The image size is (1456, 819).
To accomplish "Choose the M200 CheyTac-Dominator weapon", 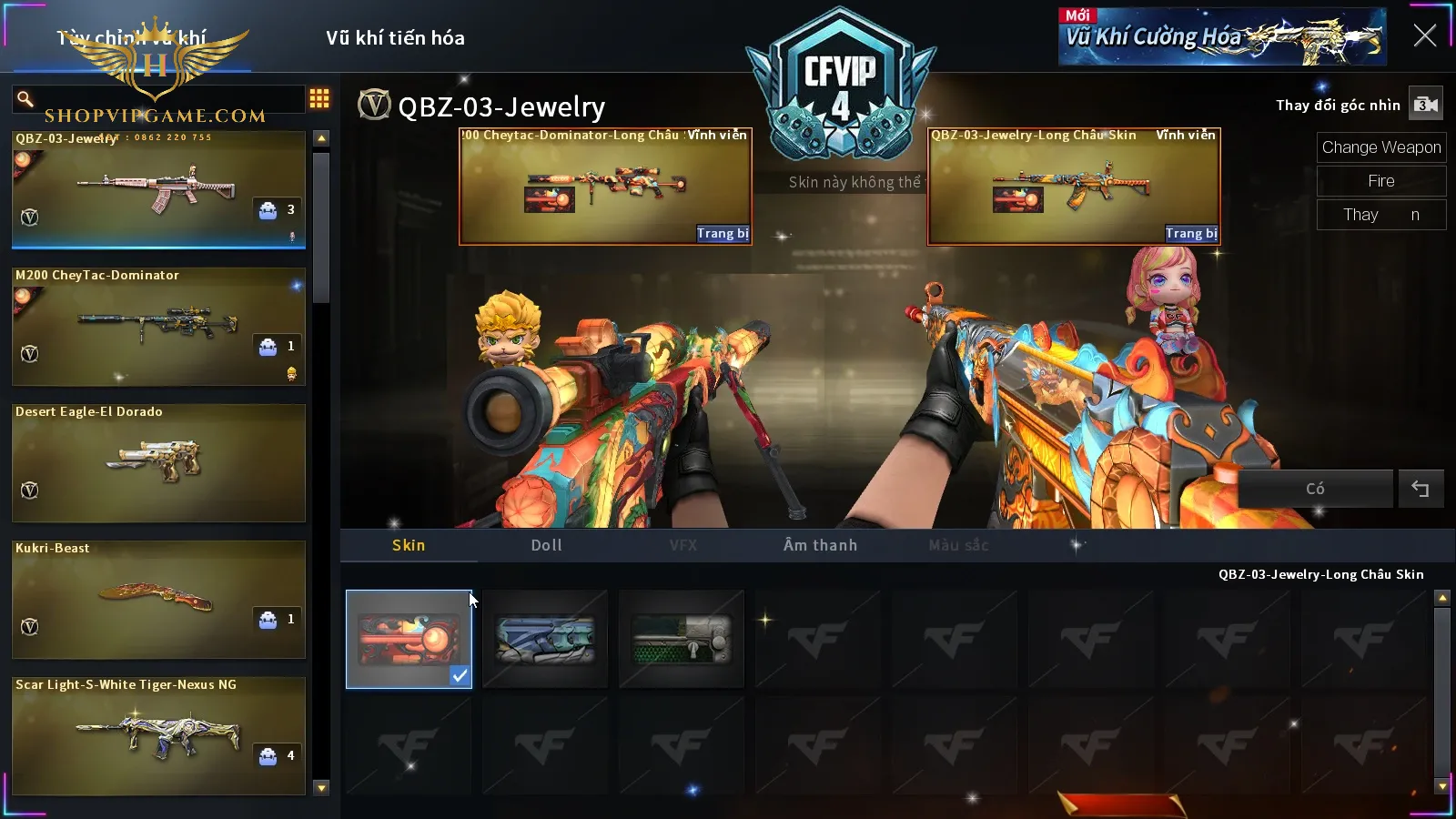I will (158, 326).
